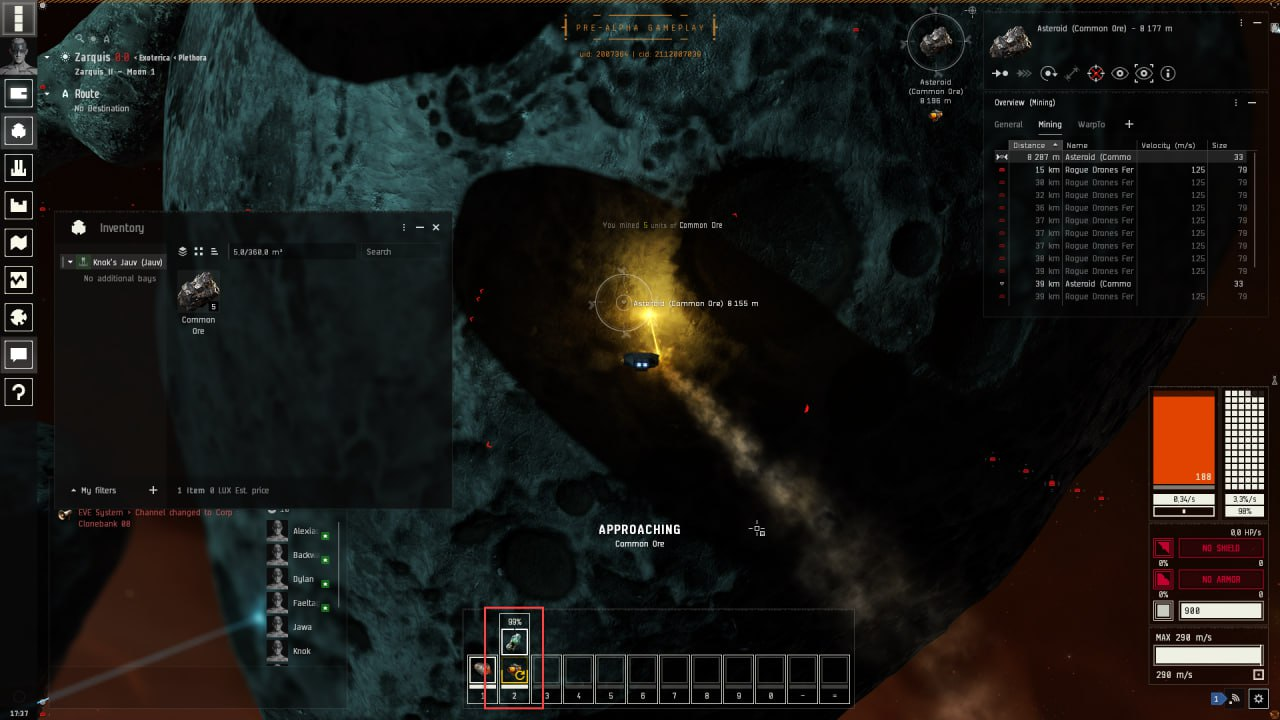Image resolution: width=1280 pixels, height=720 pixels.
Task: Add a new overview tab with plus
Action: point(1129,124)
